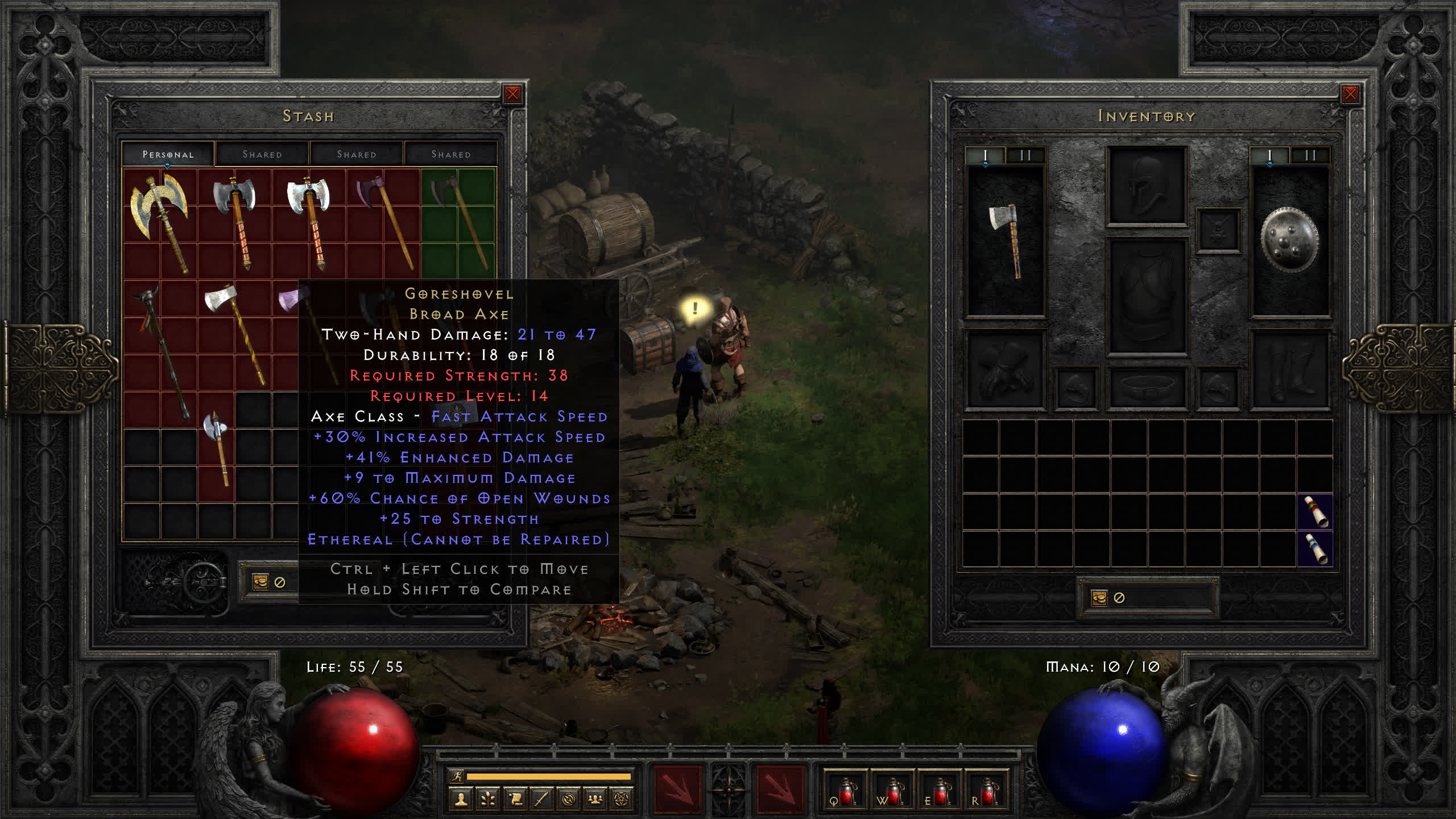Close the Stash panel

[x=512, y=94]
